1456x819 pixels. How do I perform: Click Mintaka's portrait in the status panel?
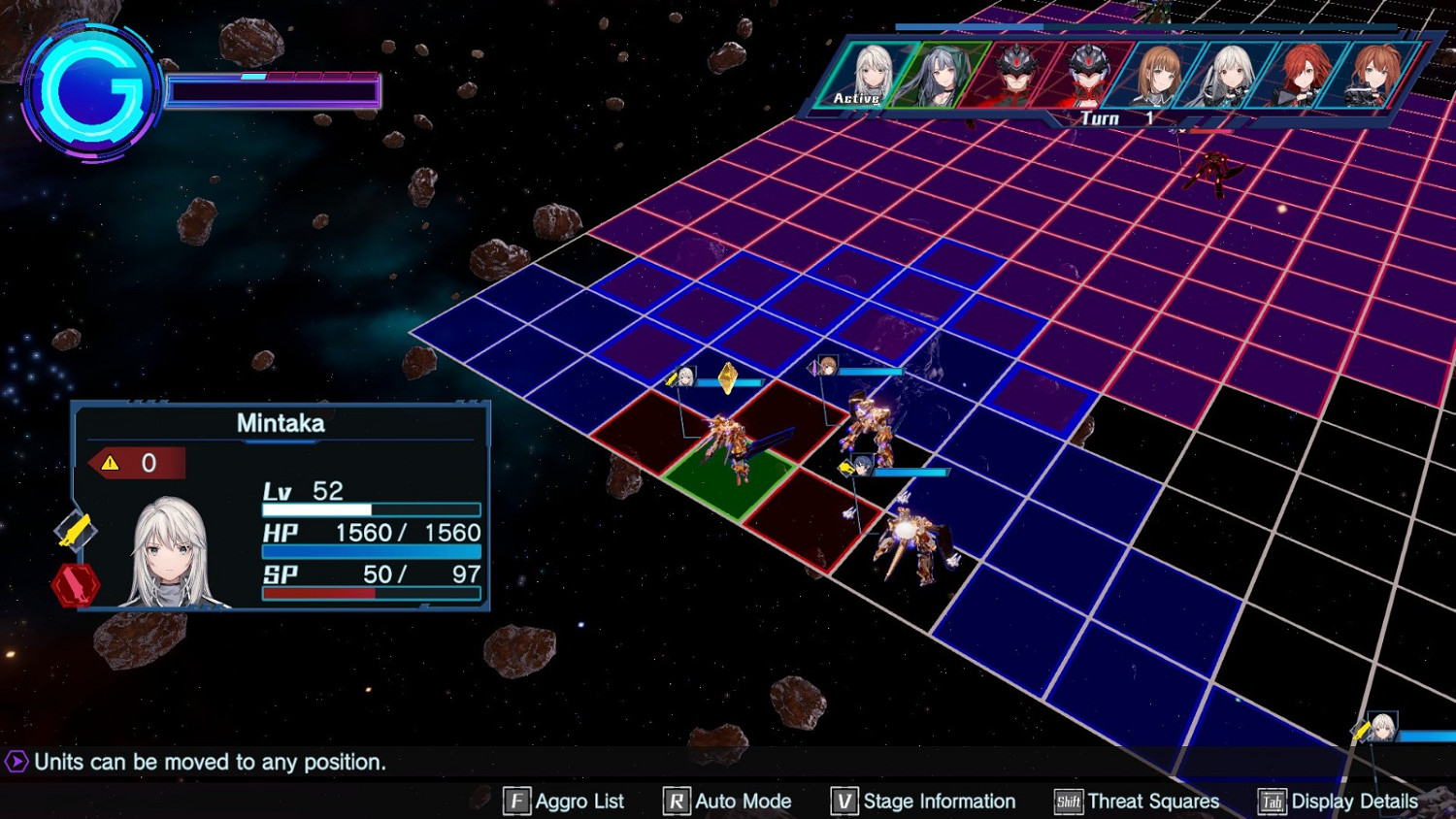point(172,553)
